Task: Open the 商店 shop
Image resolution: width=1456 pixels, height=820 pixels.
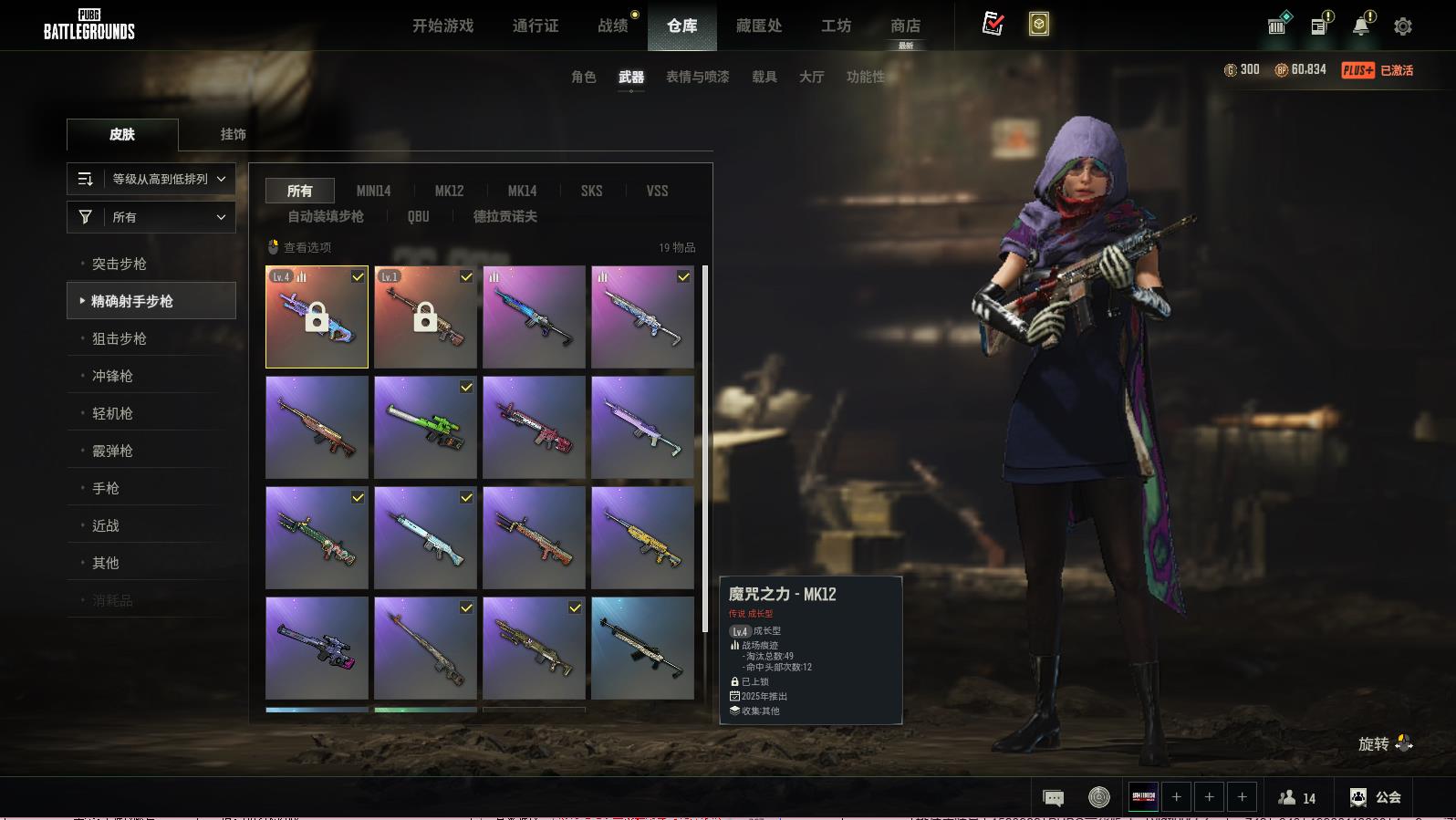Action: [x=905, y=26]
